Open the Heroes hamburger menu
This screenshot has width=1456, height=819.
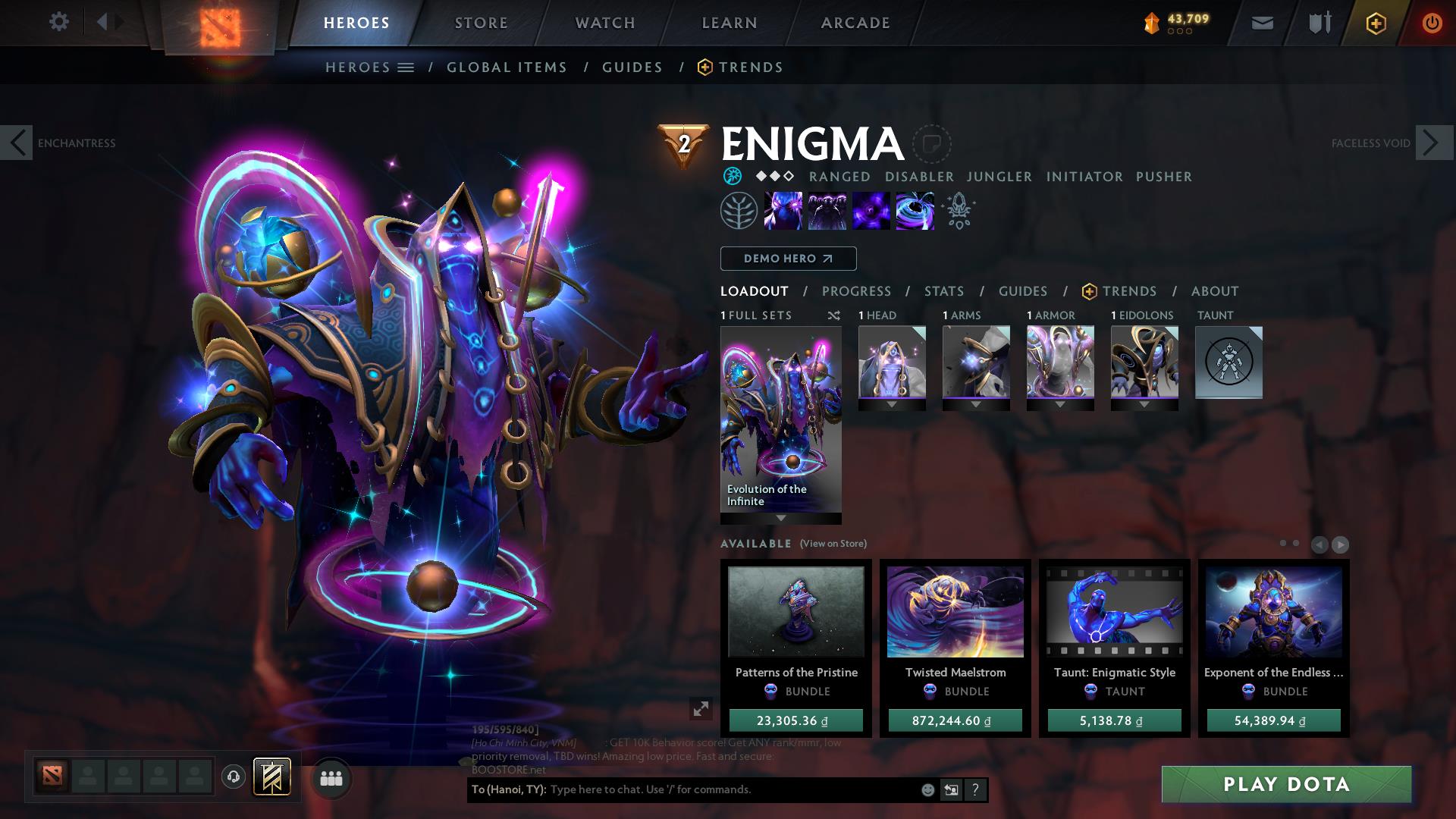[406, 67]
